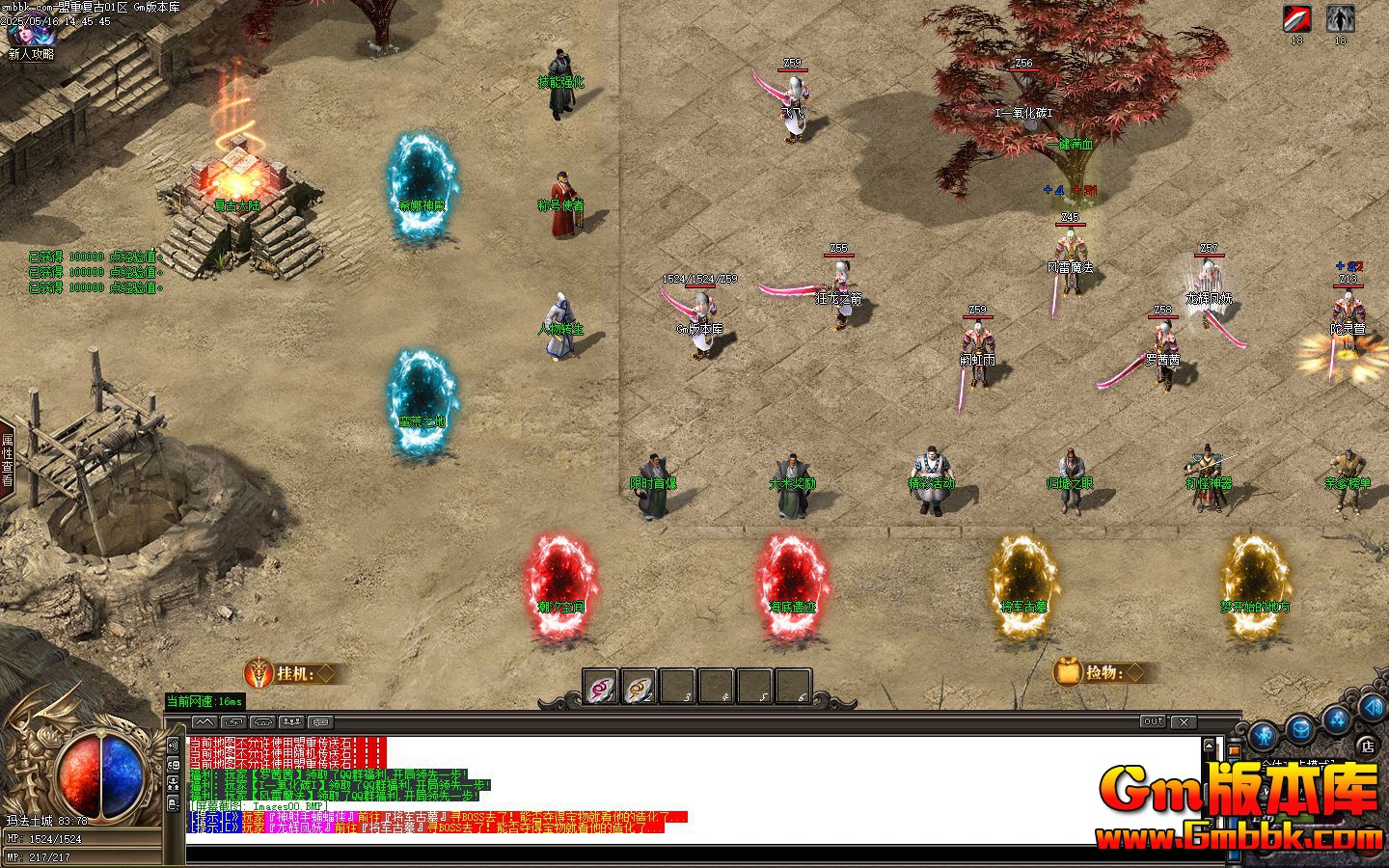Click the out button above the chat

point(1154,720)
